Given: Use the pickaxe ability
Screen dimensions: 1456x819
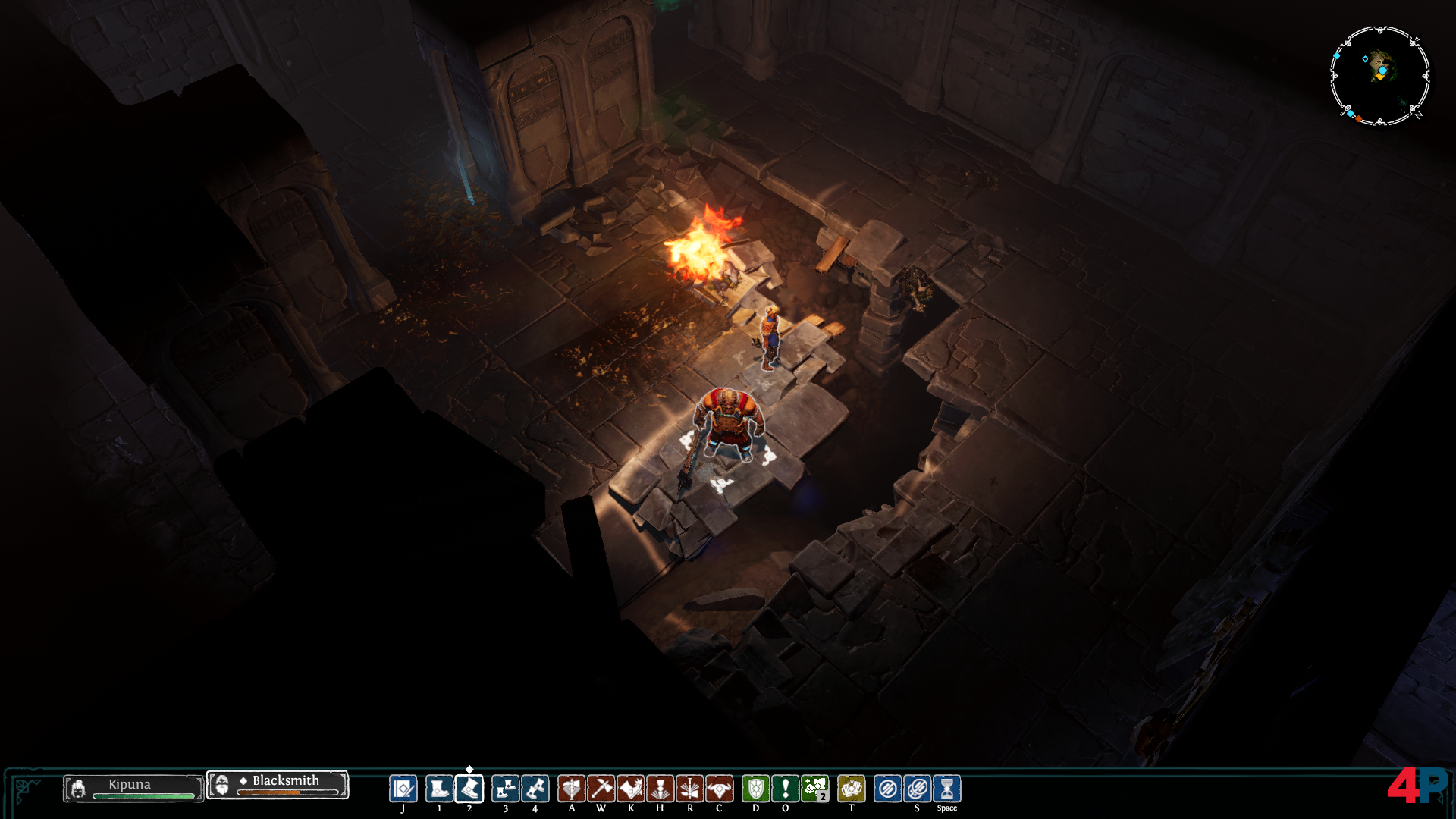Looking at the screenshot, I should click(x=601, y=789).
